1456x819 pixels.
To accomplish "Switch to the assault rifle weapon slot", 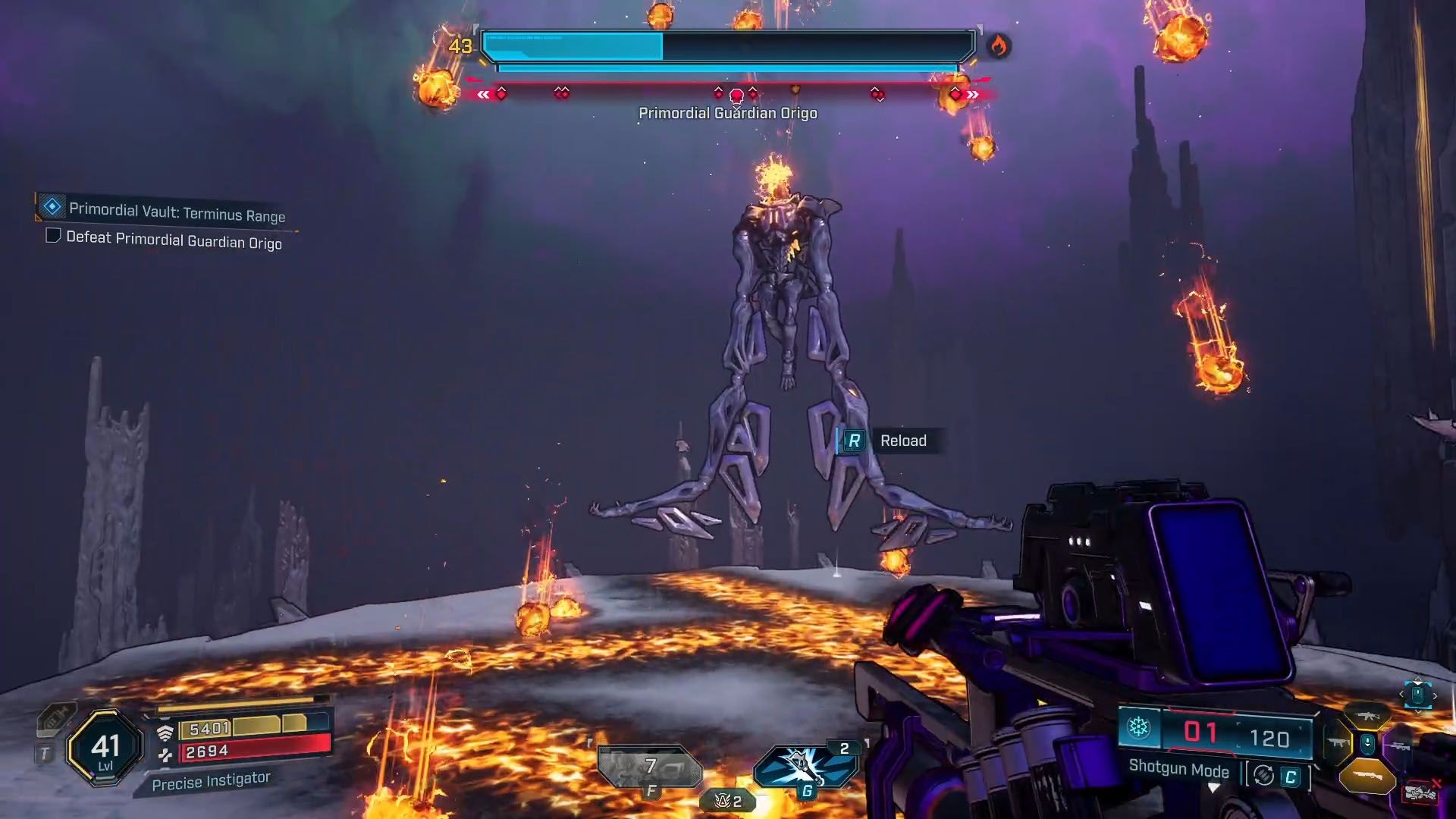I will click(1367, 716).
